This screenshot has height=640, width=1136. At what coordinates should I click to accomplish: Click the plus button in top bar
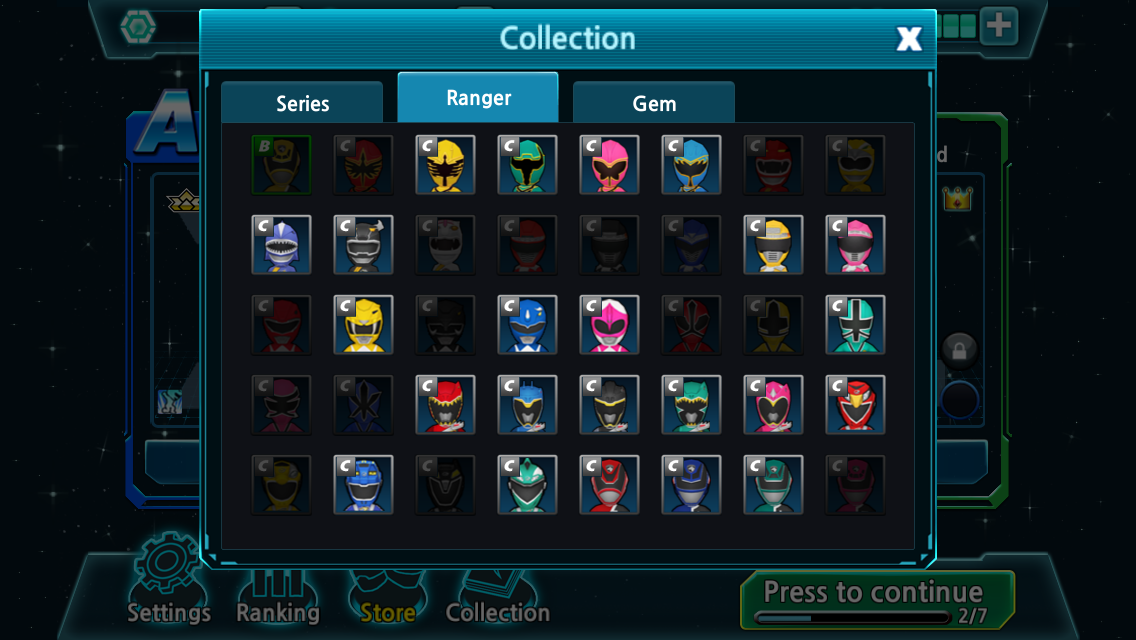998,27
